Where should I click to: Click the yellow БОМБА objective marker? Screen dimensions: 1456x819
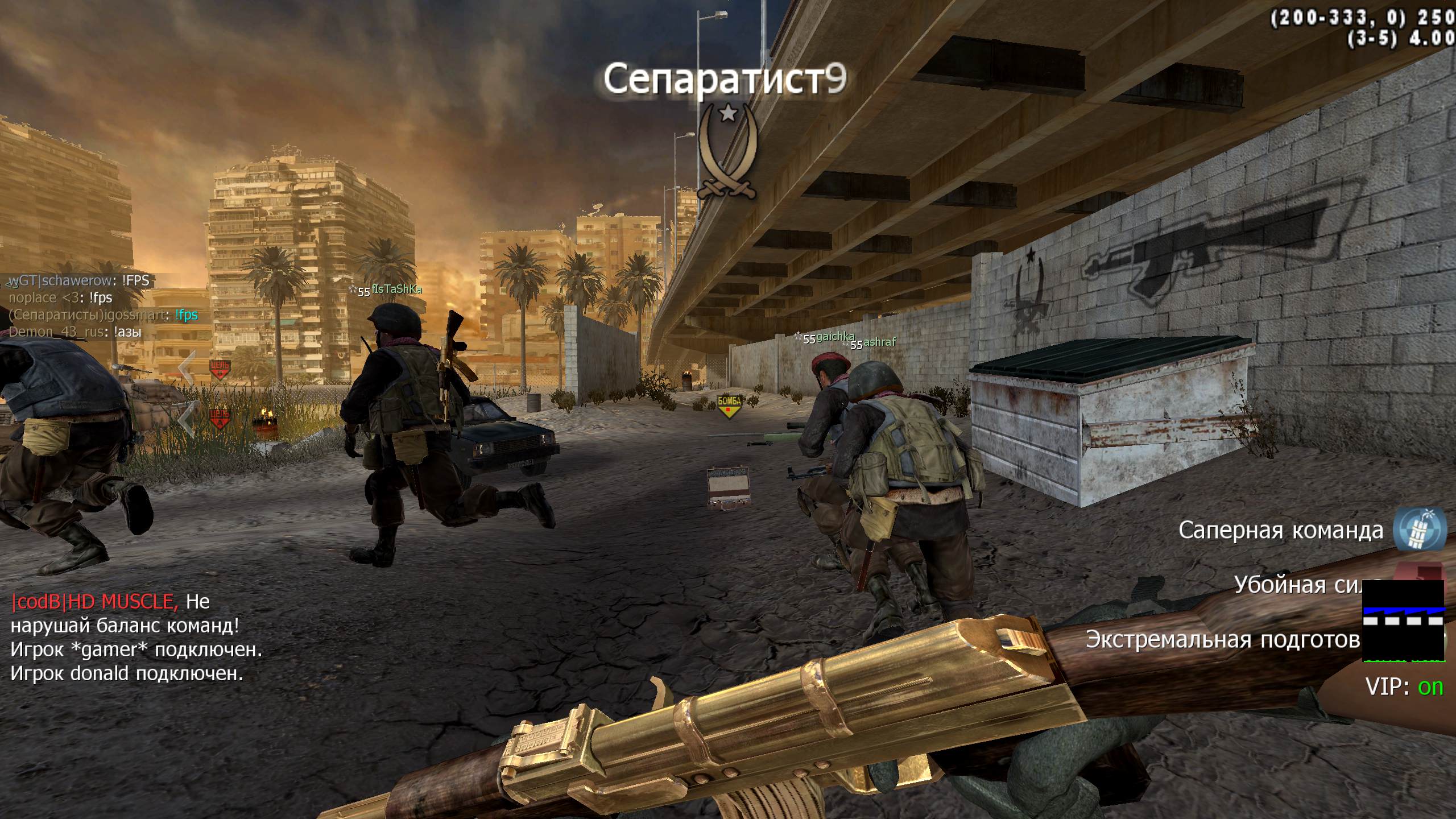point(729,406)
